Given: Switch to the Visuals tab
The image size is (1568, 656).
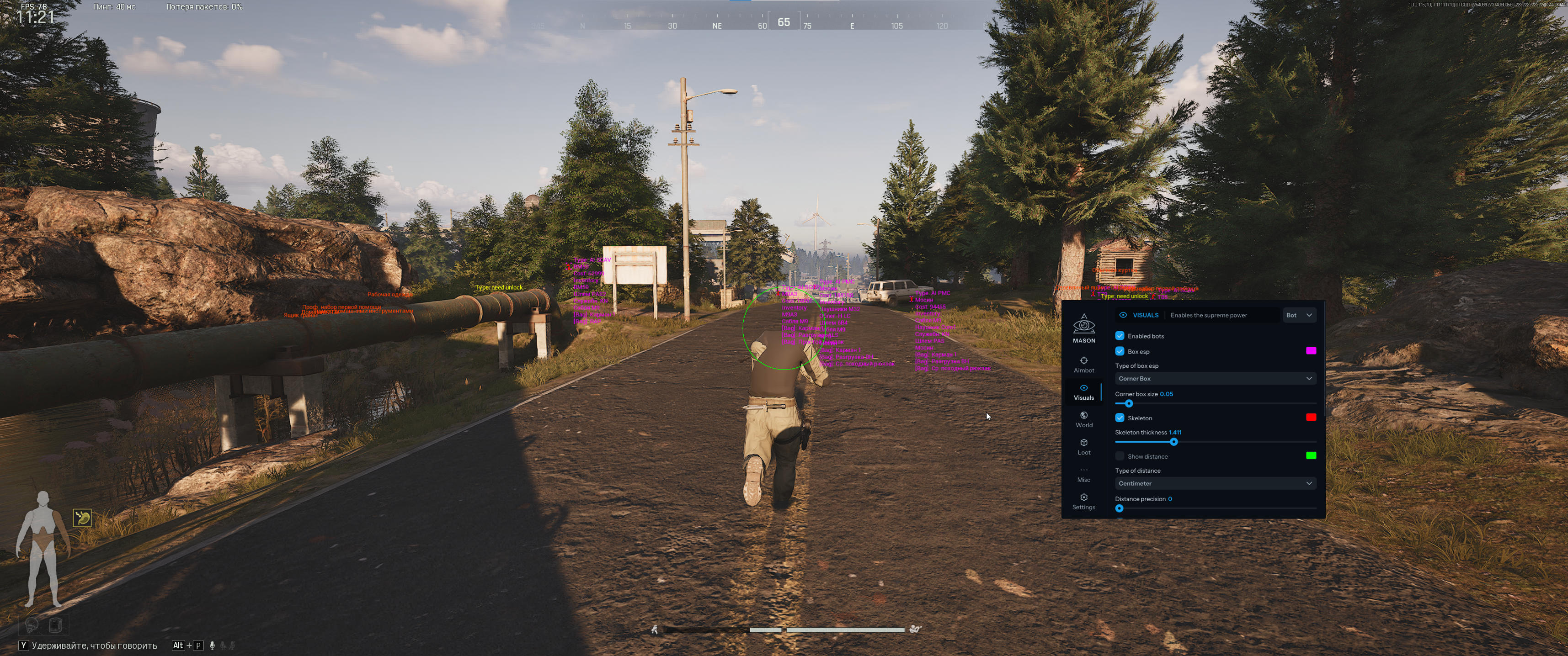Looking at the screenshot, I should [x=1084, y=392].
